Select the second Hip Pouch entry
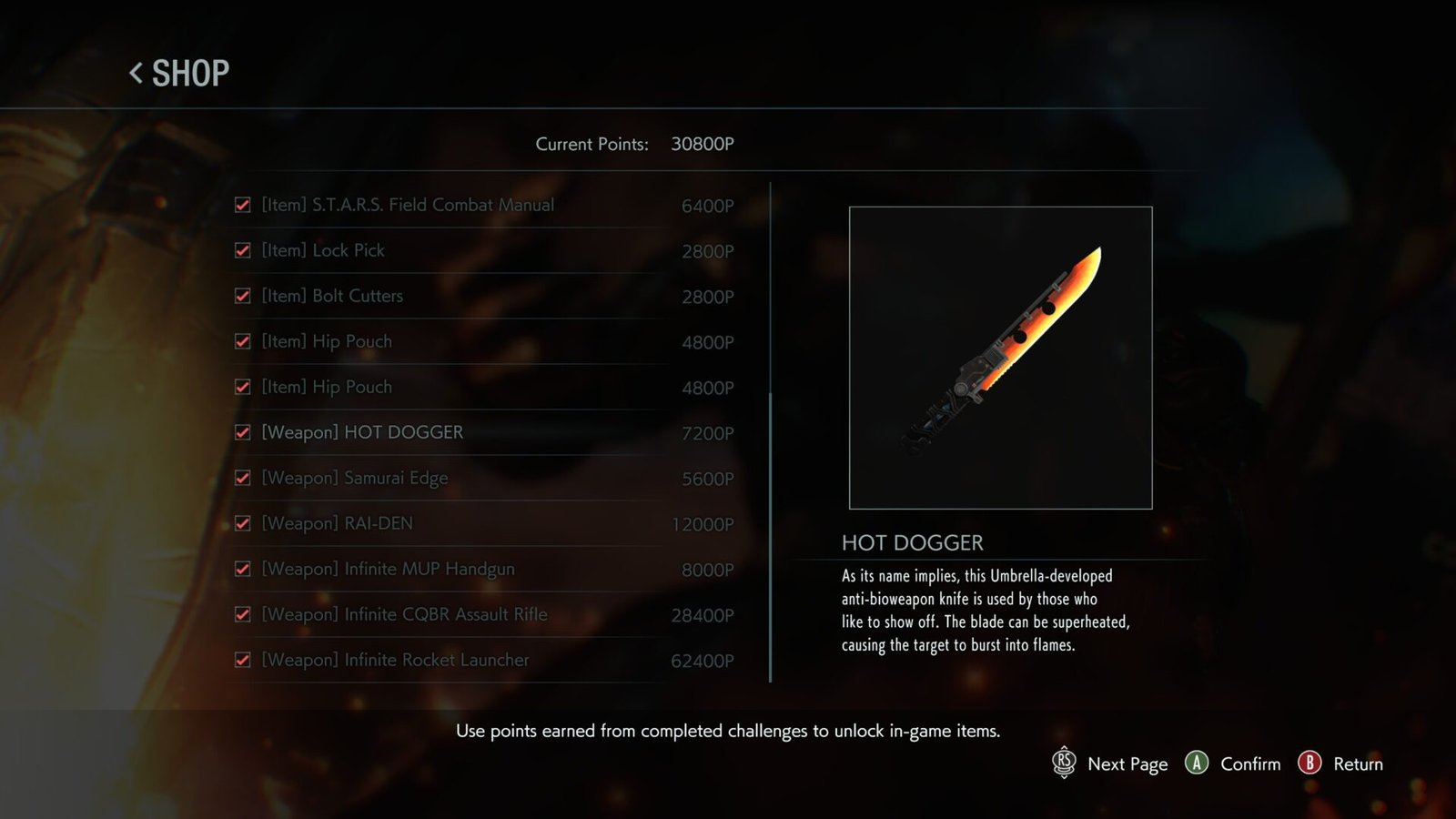This screenshot has height=819, width=1456. pyautogui.click(x=327, y=387)
